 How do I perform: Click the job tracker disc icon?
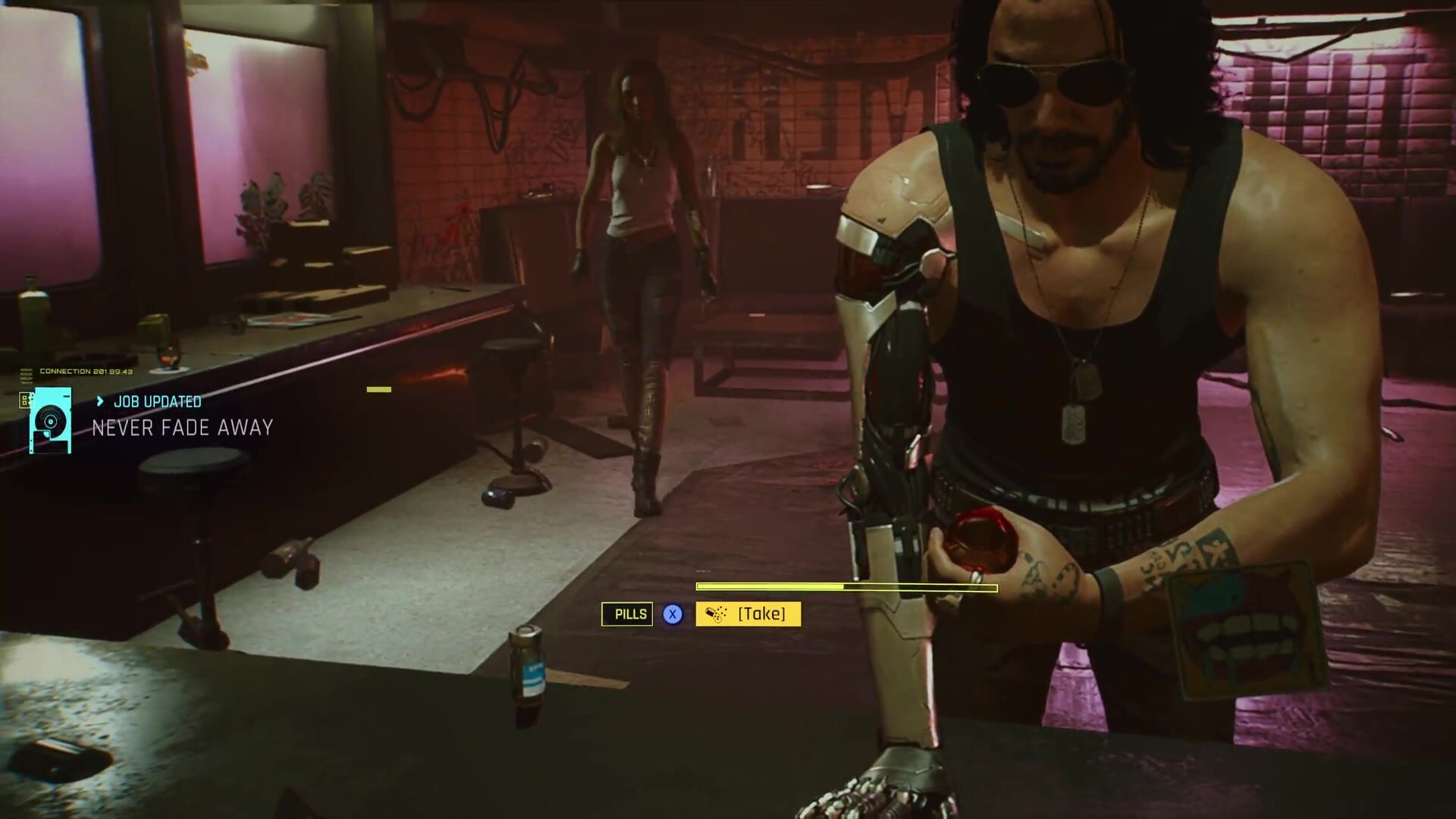[51, 420]
